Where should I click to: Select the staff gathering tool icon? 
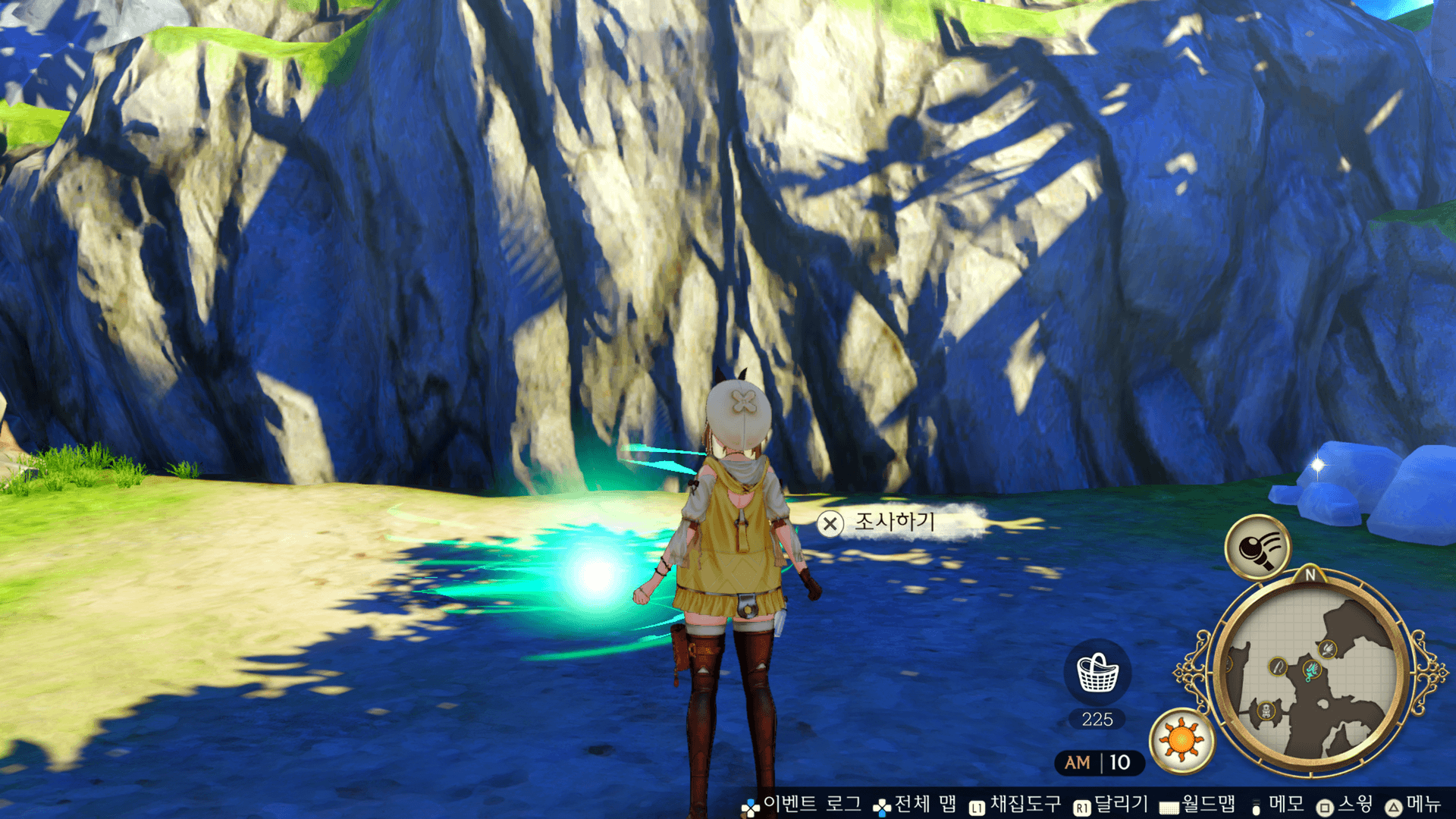coord(1258,548)
